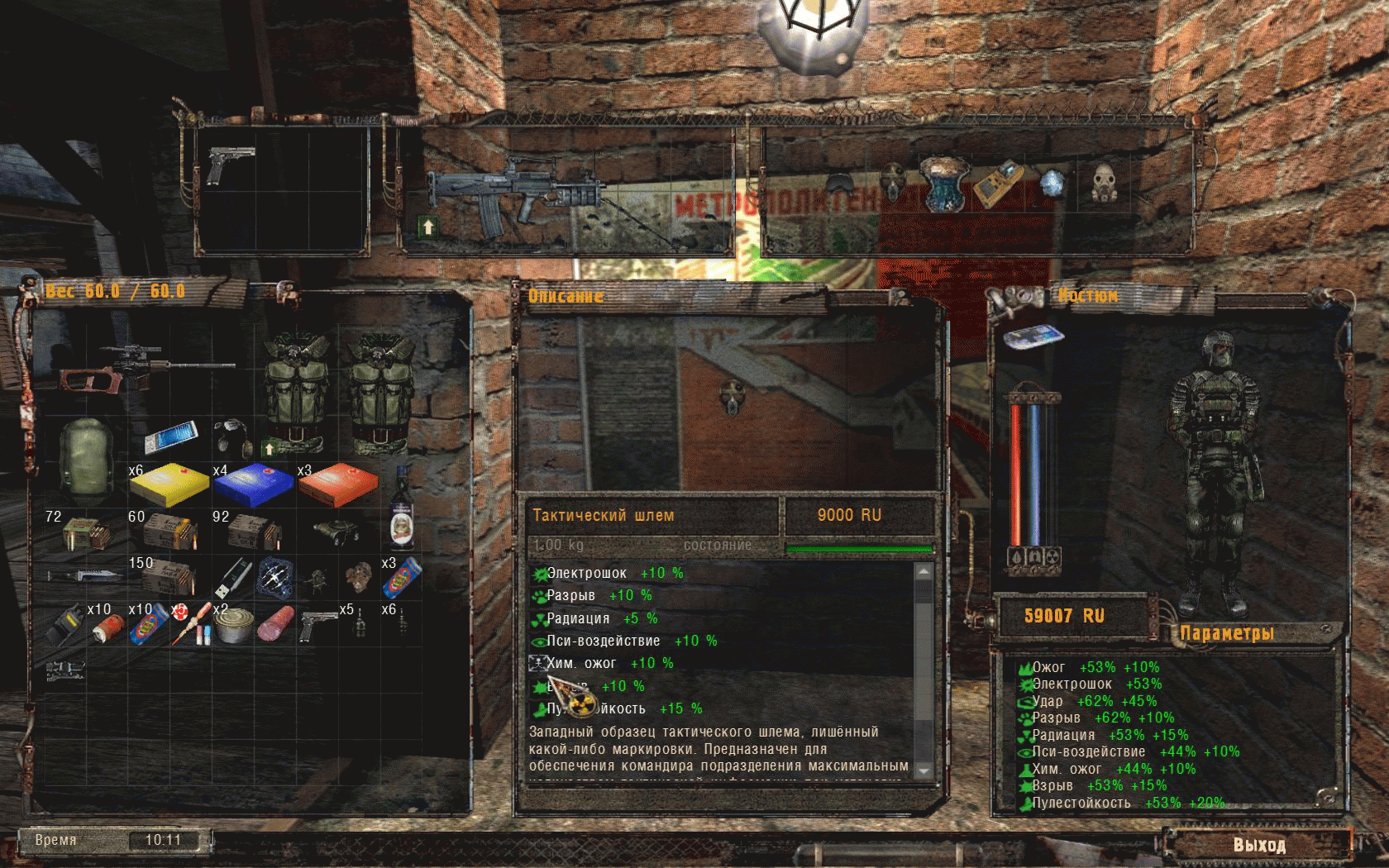Viewport: 1389px width, 868px height.
Task: Choose the glowing crystal artifact on the belt
Action: [x=1051, y=182]
